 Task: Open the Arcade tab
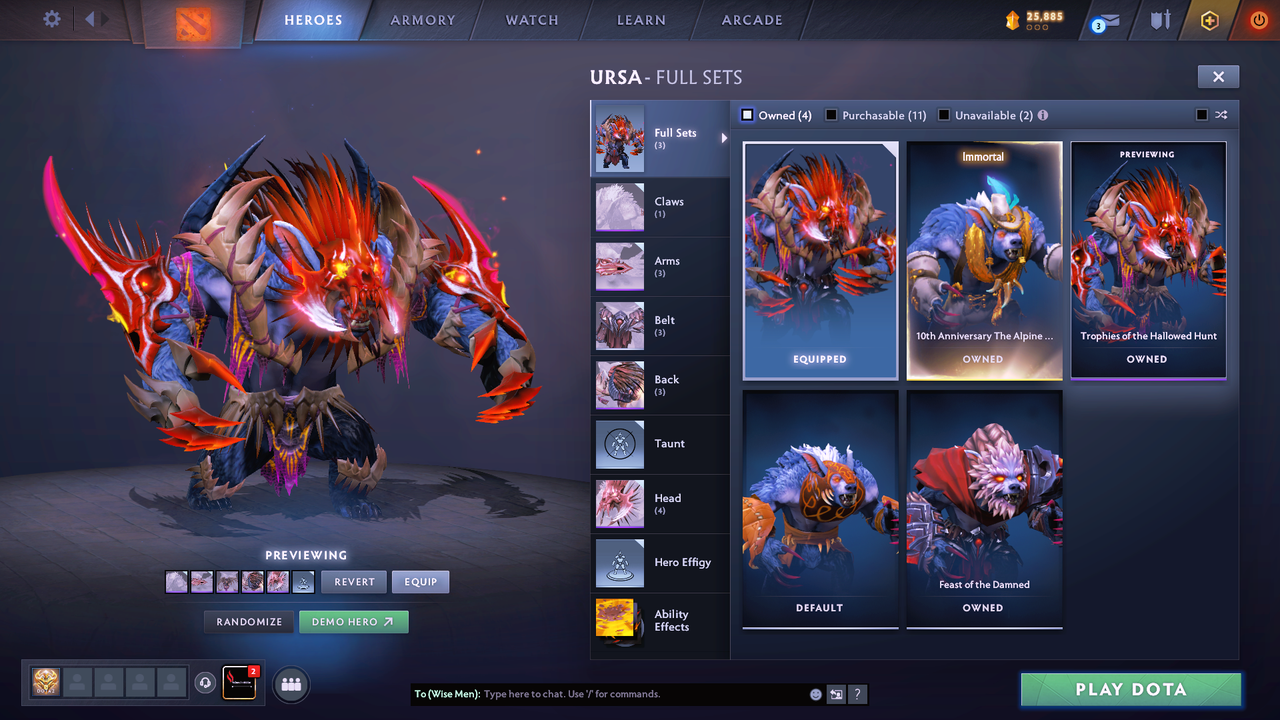(x=752, y=20)
